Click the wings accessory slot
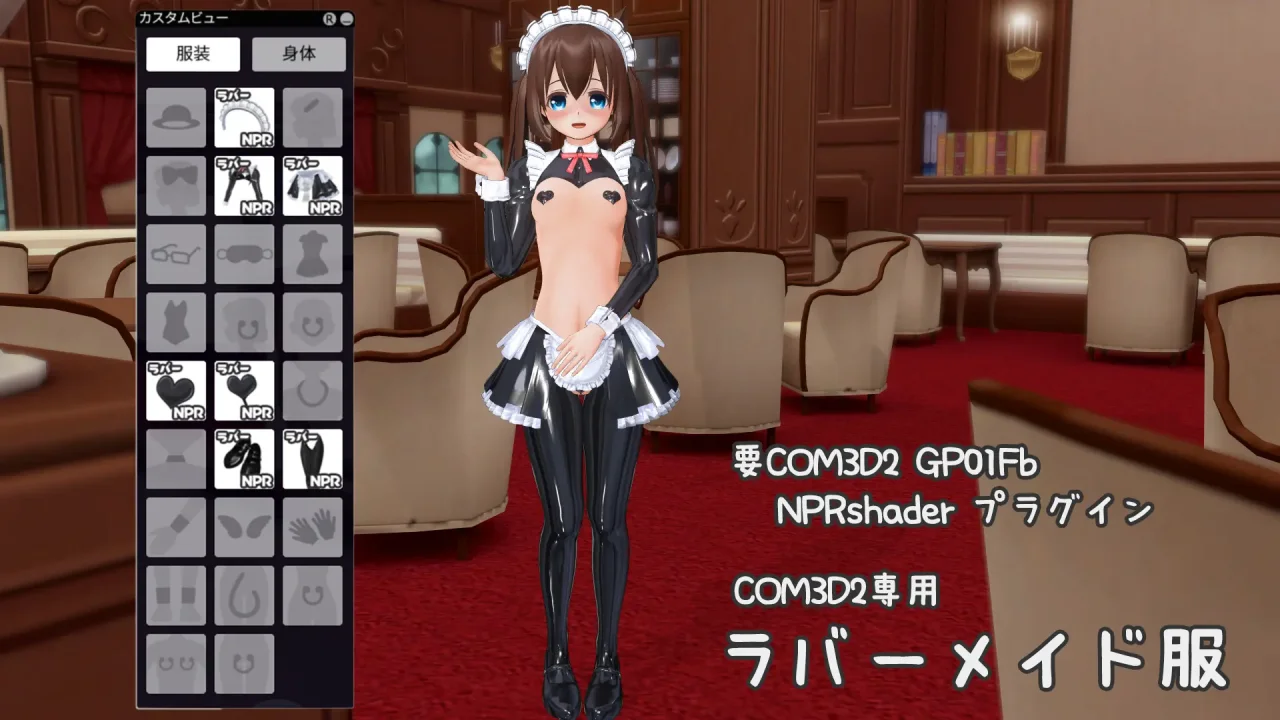Image resolution: width=1280 pixels, height=720 pixels. point(244,525)
